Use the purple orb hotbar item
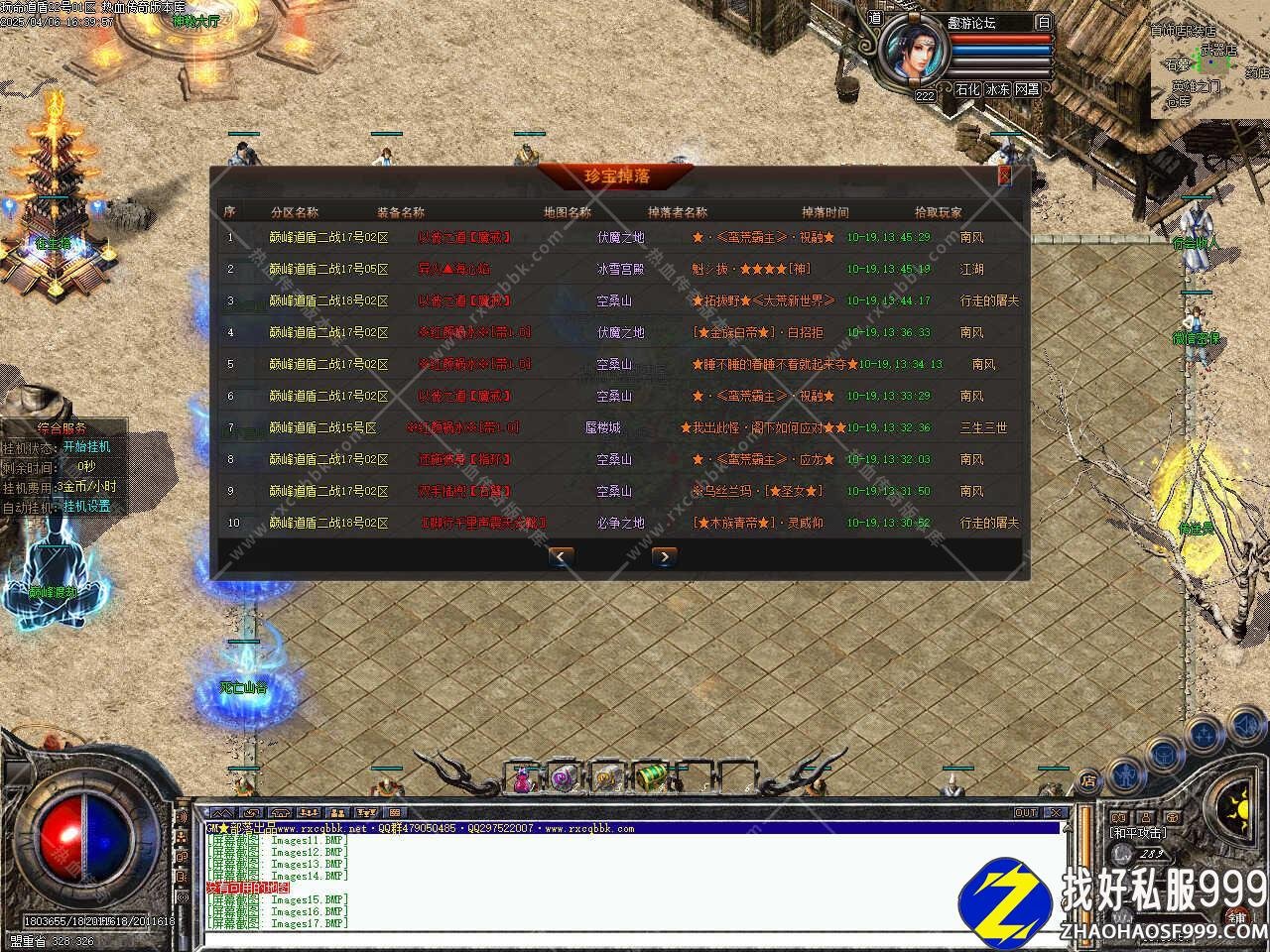1270x952 pixels. coord(565,779)
